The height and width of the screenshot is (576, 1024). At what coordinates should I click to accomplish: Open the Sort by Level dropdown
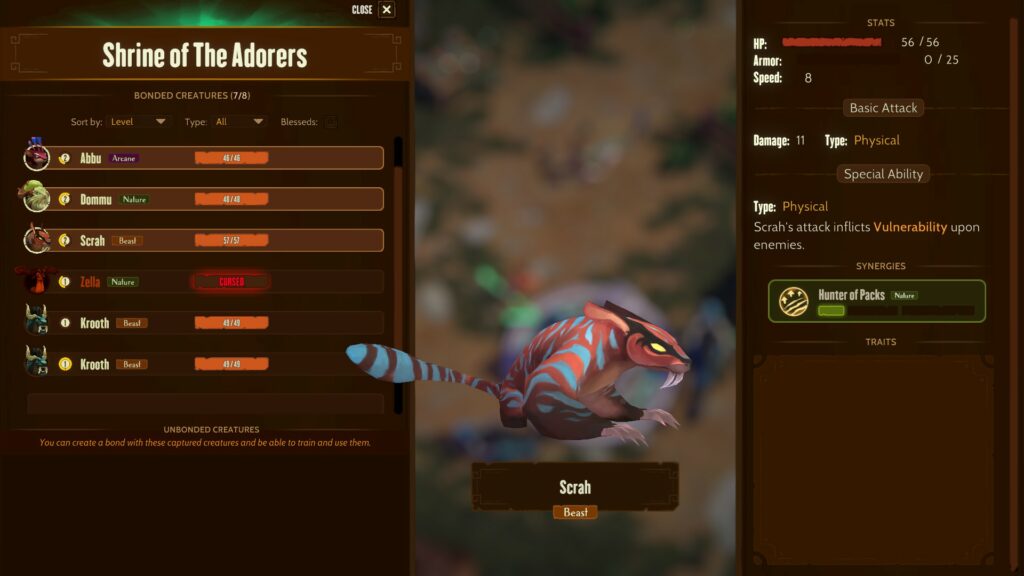(x=139, y=122)
